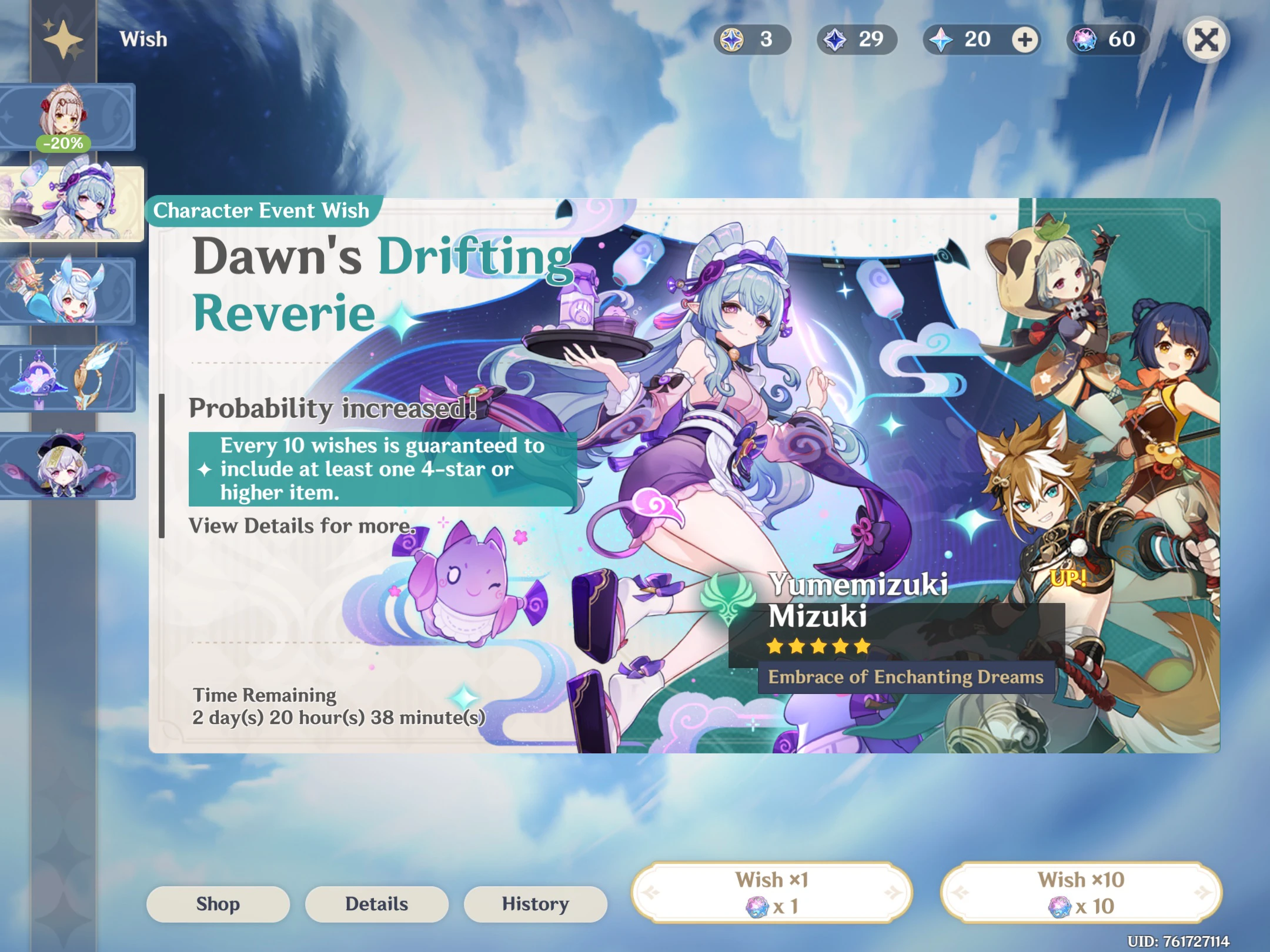
Task: Select the Intertwined Fate counter
Action: point(1105,39)
